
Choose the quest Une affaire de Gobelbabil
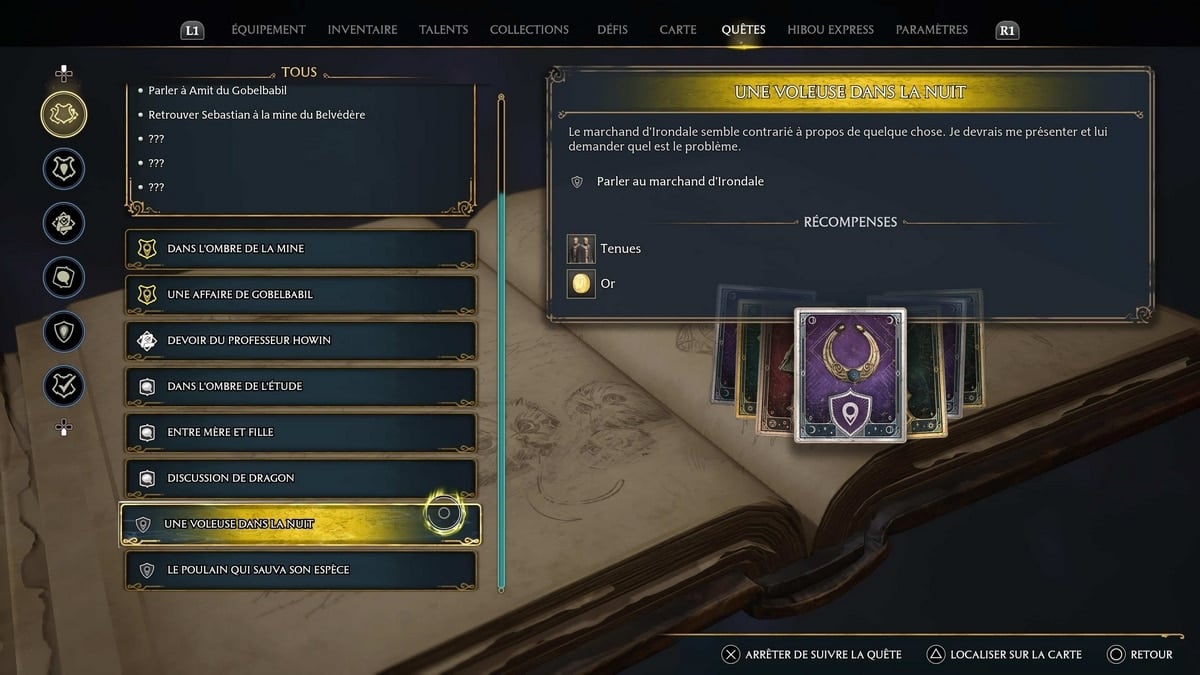[300, 295]
